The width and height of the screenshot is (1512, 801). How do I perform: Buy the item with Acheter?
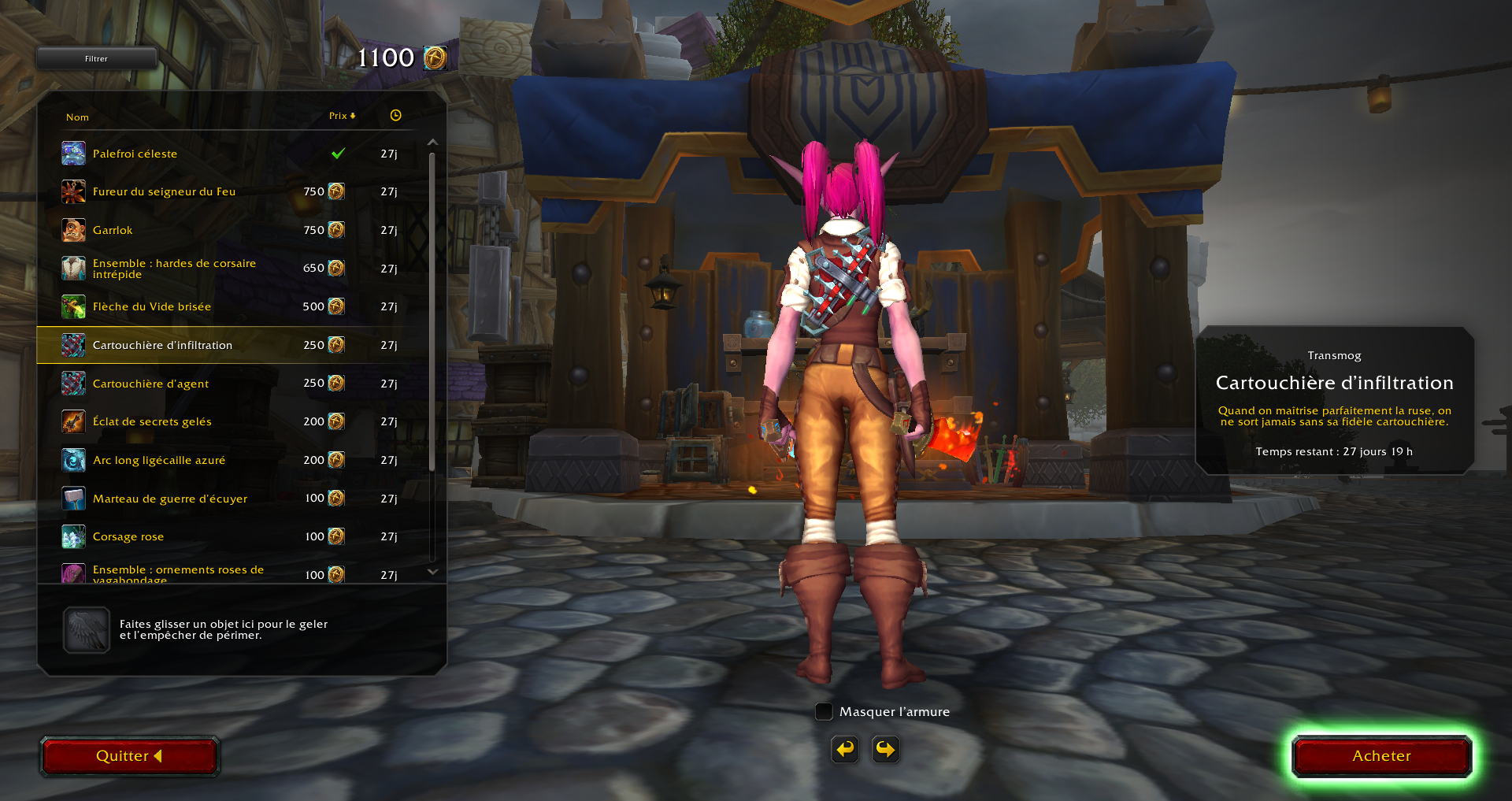tap(1381, 756)
